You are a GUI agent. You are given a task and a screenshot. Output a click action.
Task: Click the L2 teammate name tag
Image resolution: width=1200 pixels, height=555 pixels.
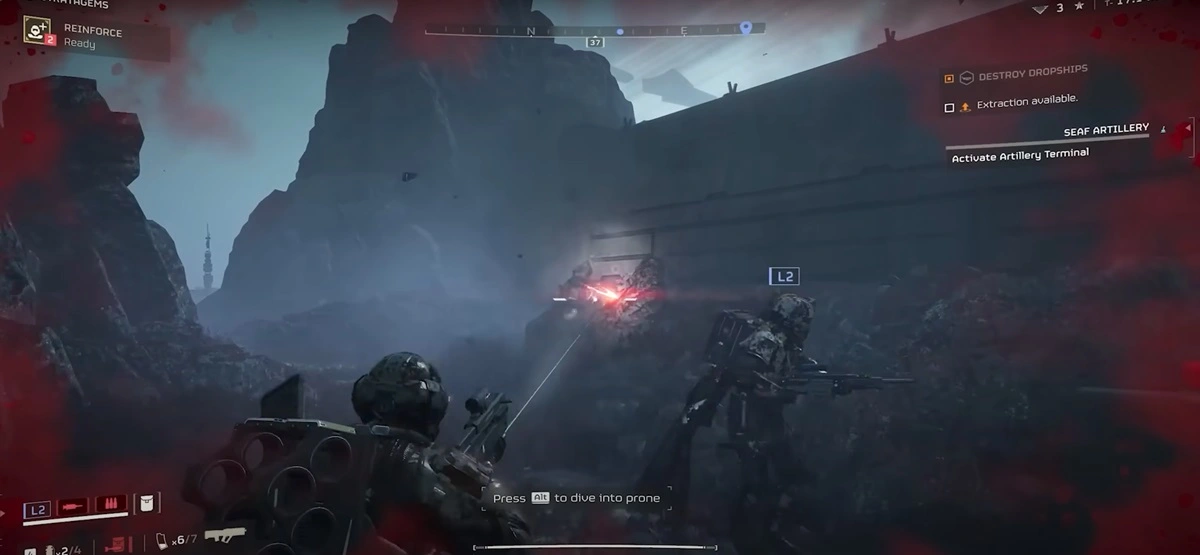coord(783,276)
